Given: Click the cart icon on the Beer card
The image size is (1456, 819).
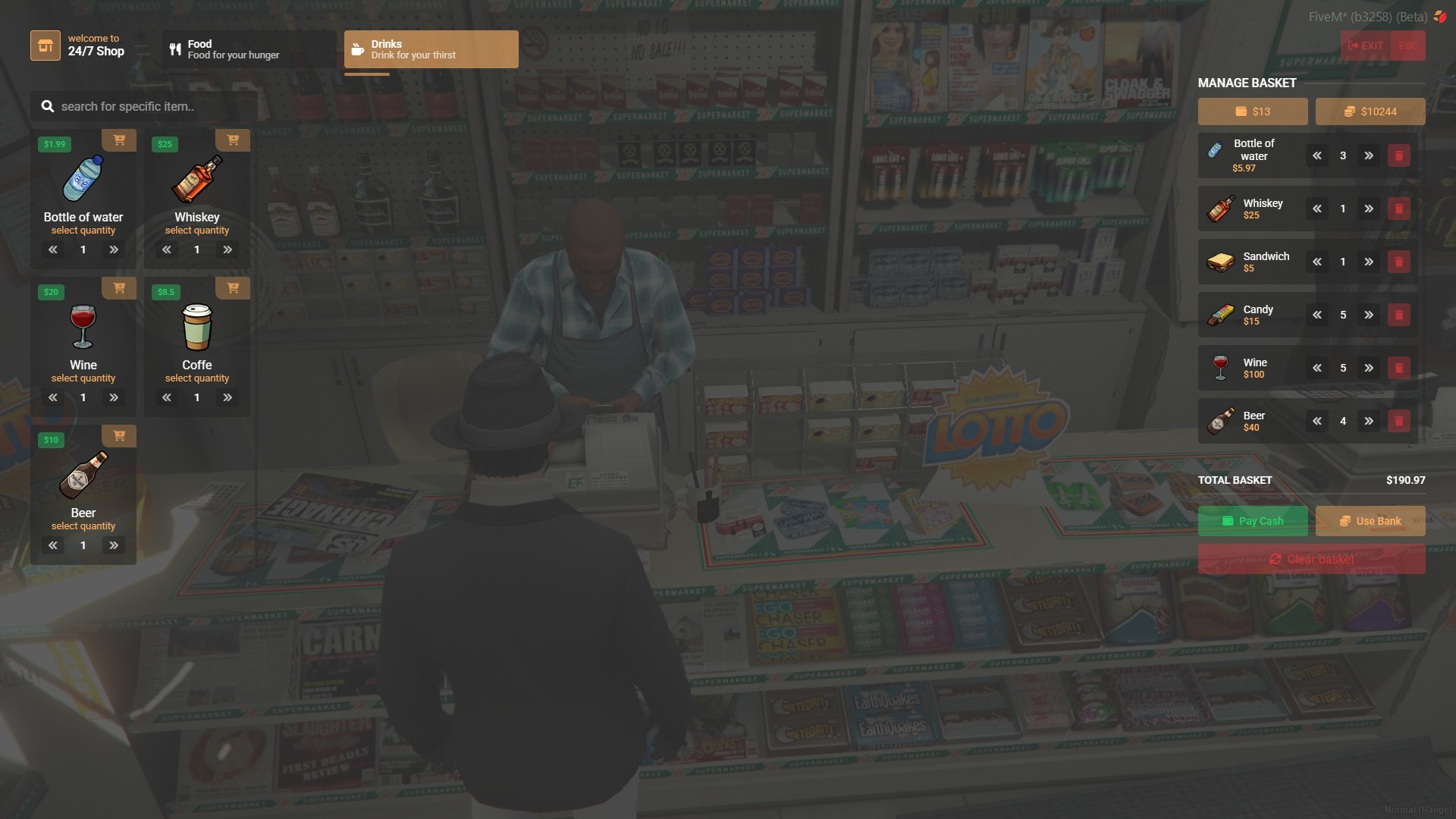Looking at the screenshot, I should [x=119, y=436].
